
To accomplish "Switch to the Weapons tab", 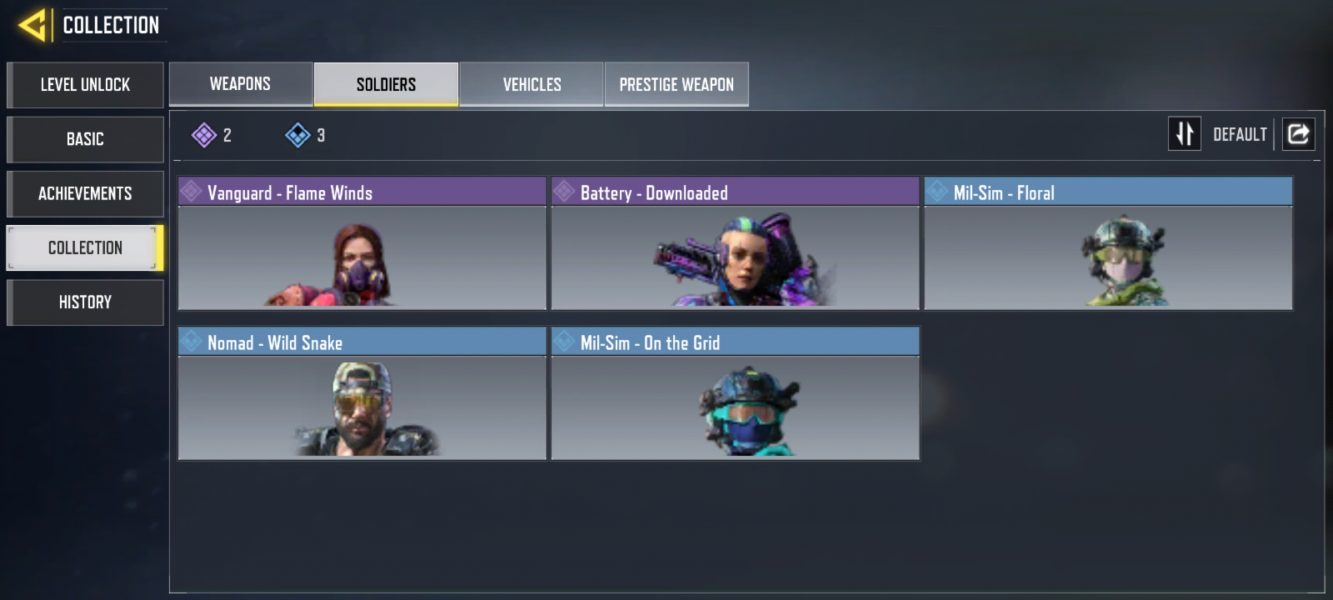I will click(x=240, y=84).
